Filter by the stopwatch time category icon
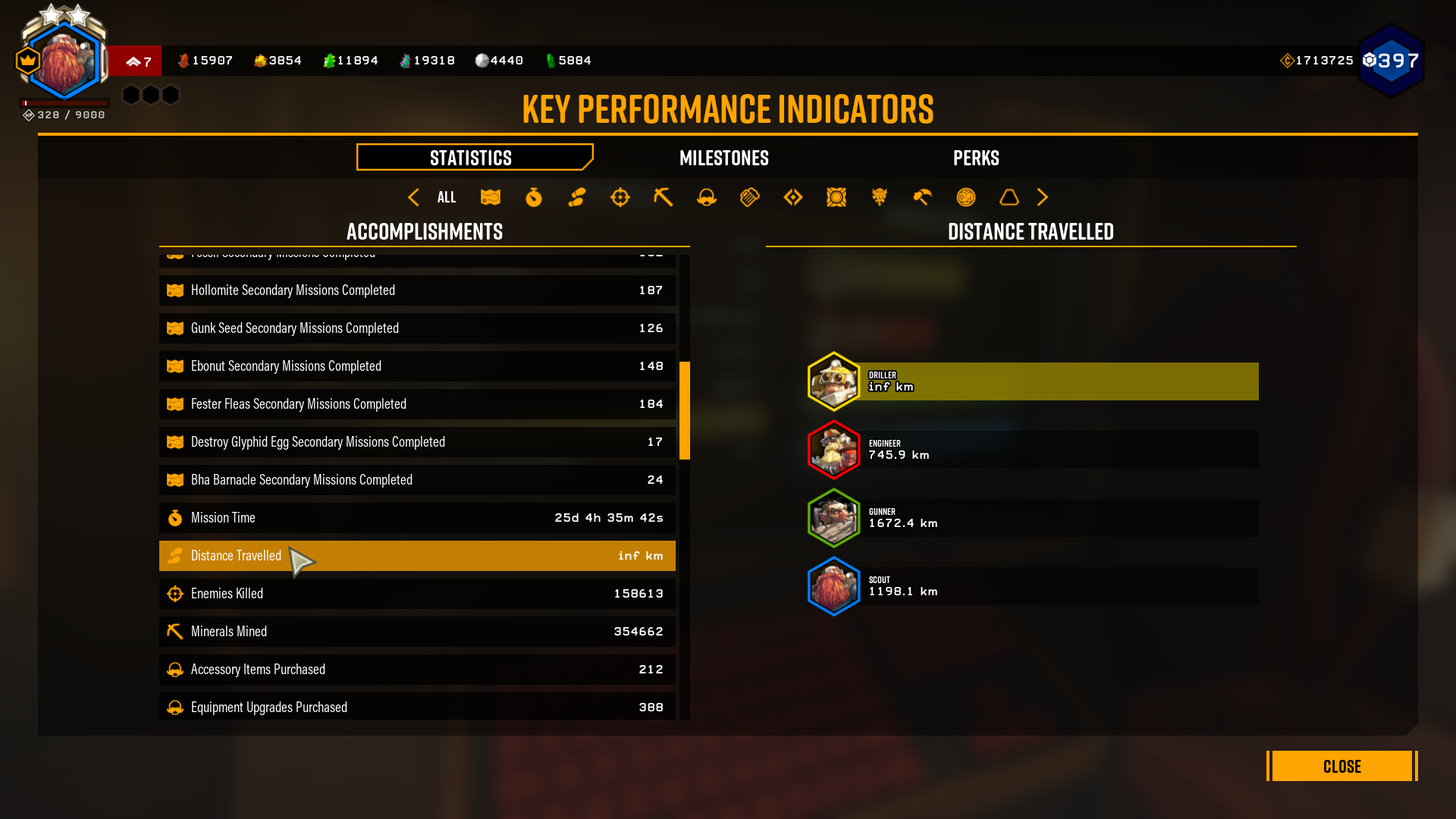This screenshot has height=819, width=1456. 534,197
